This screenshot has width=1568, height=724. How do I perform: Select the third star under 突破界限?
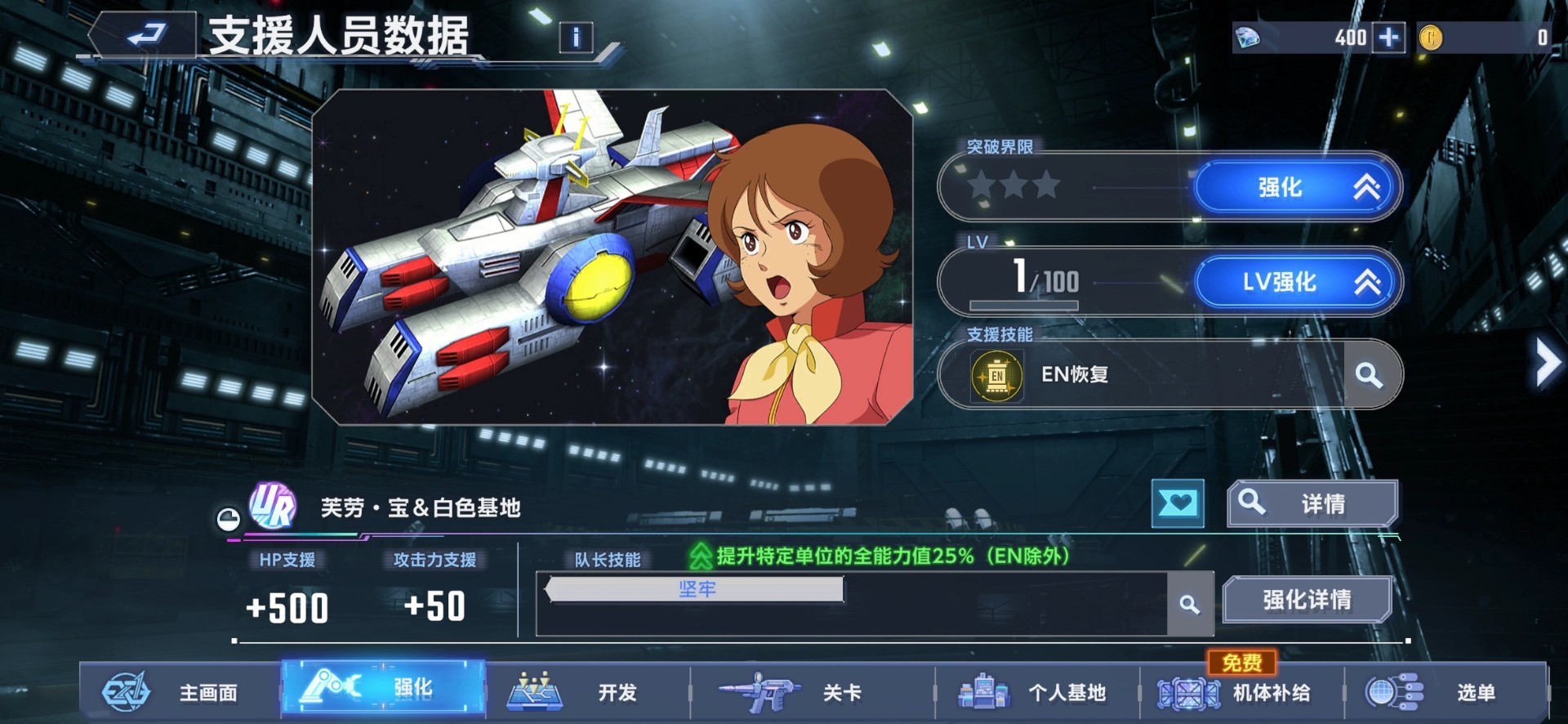1046,186
